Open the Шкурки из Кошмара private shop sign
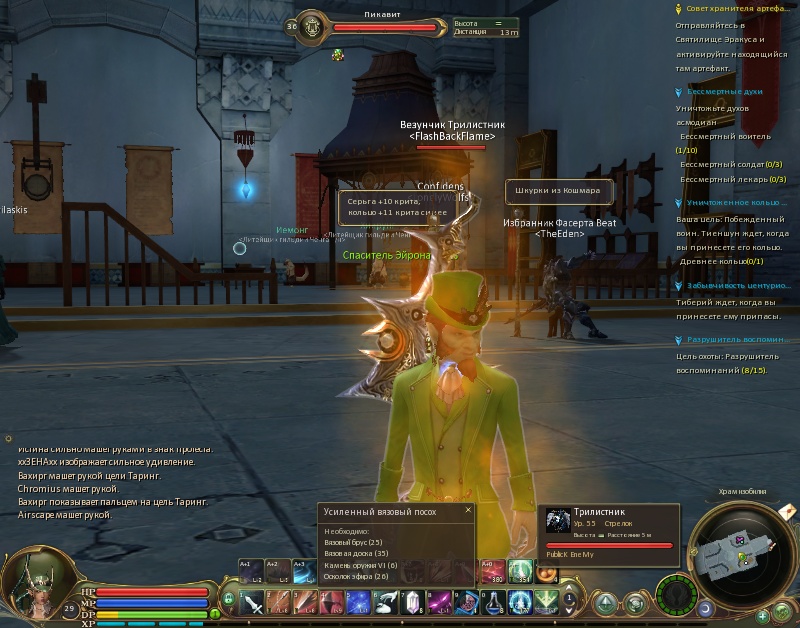This screenshot has height=628, width=800. (557, 191)
